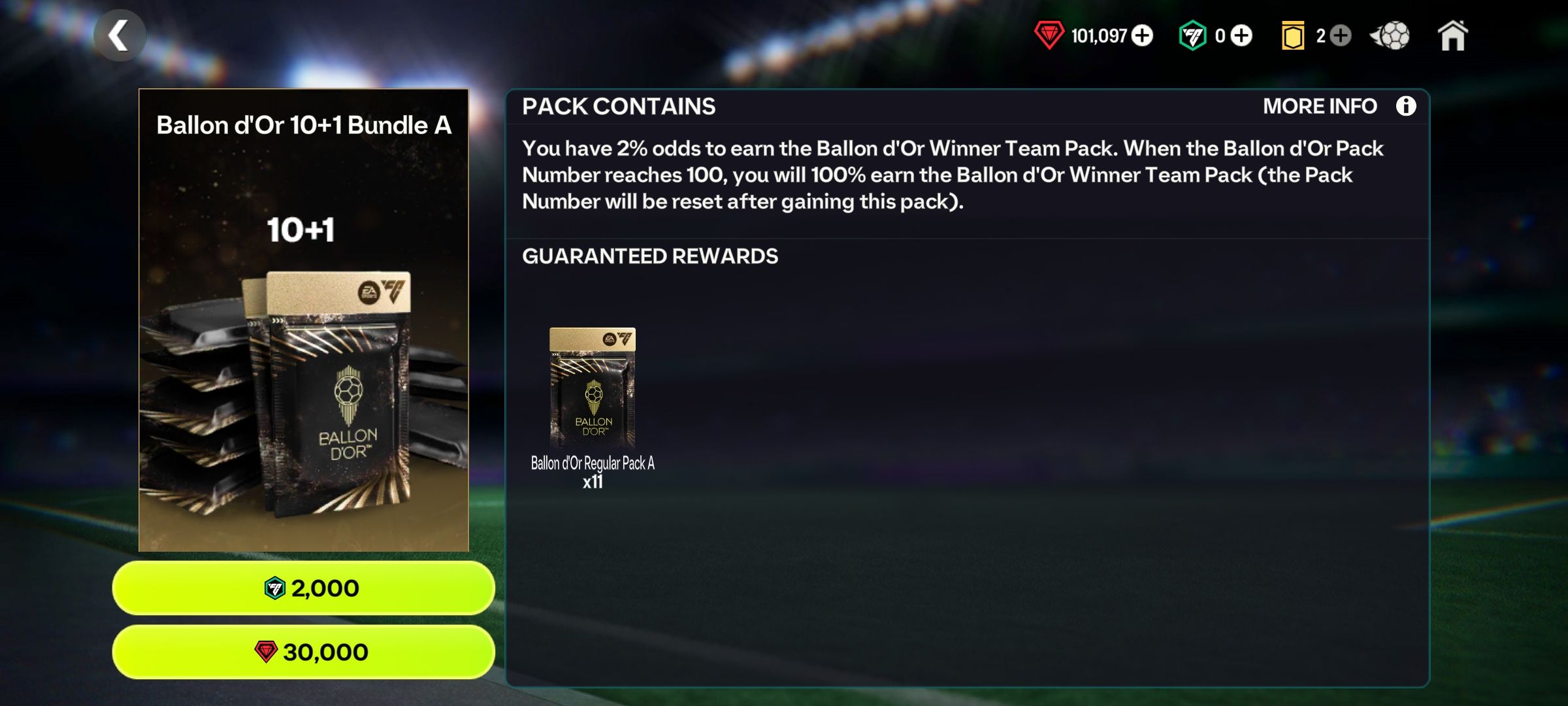Image resolution: width=1568 pixels, height=706 pixels.
Task: Return to the home screen
Action: click(x=1452, y=36)
